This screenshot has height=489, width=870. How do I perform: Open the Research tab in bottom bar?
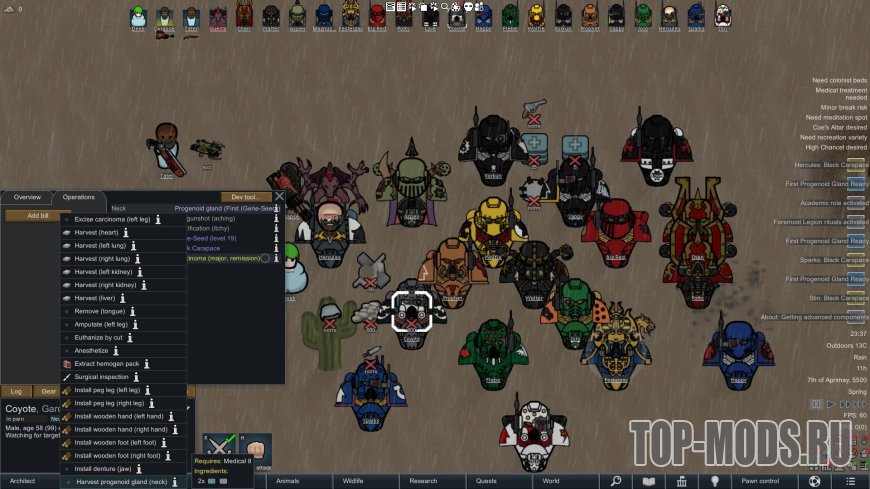pos(423,481)
